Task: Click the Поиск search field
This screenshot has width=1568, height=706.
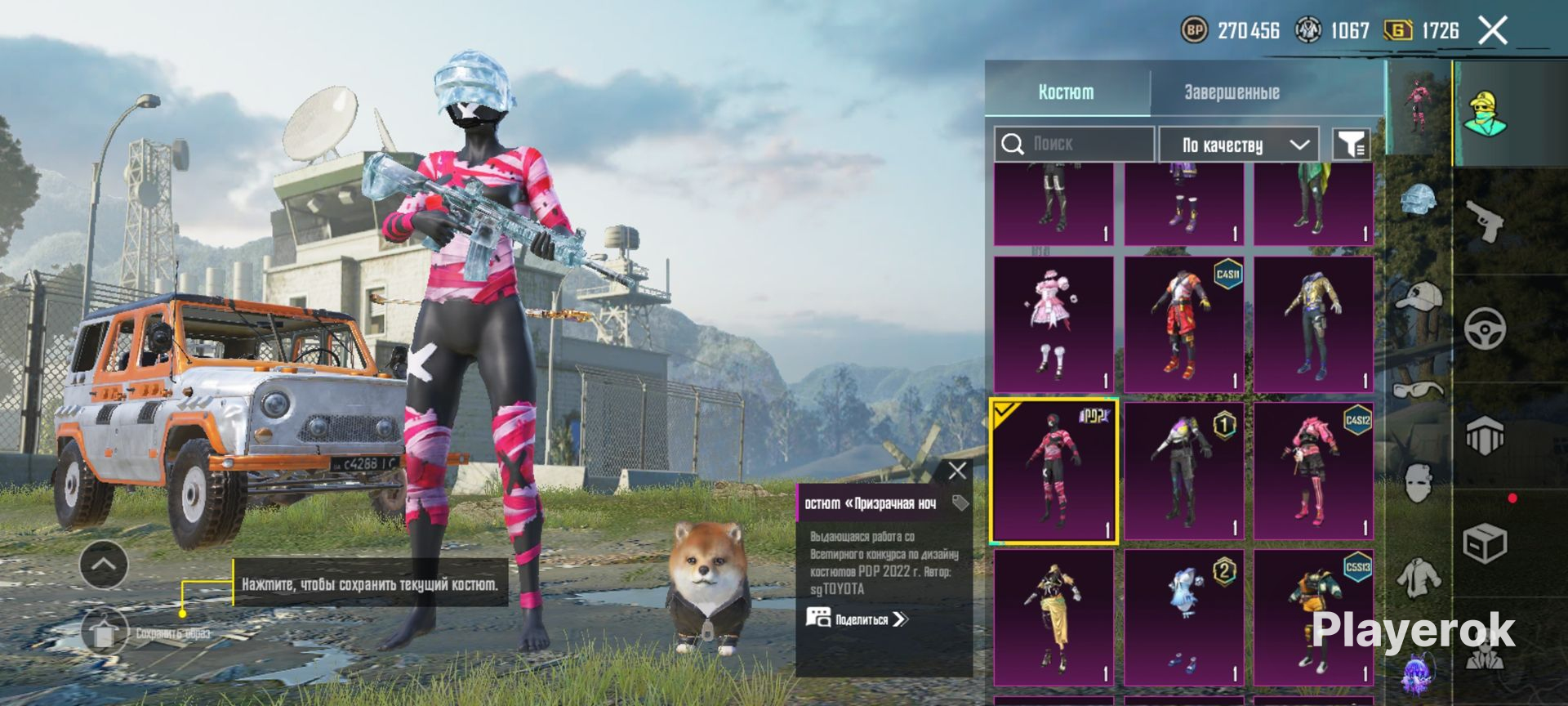Action: 1074,145
